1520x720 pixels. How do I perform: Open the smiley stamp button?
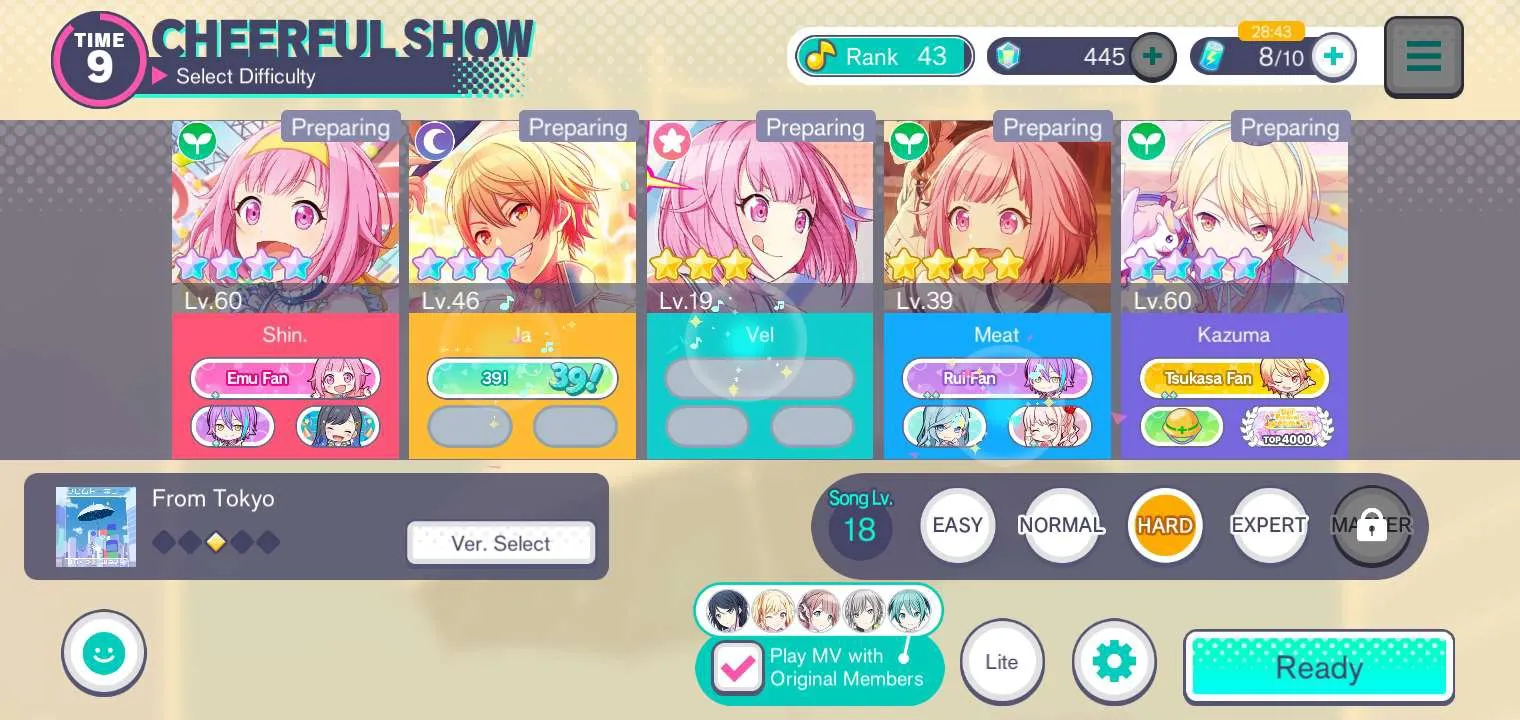[x=104, y=653]
